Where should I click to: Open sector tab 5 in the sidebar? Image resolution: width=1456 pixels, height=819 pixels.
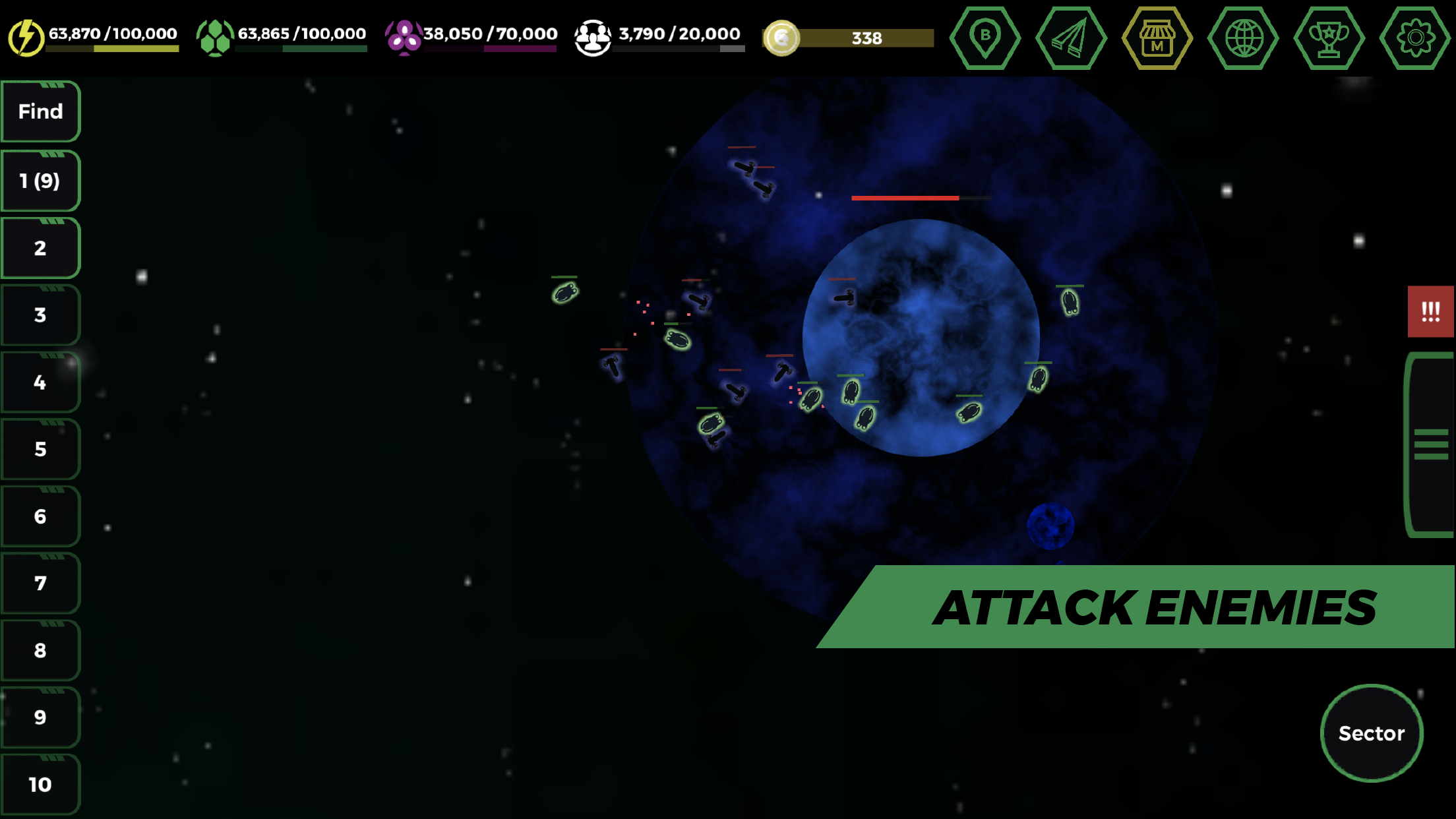pyautogui.click(x=40, y=448)
